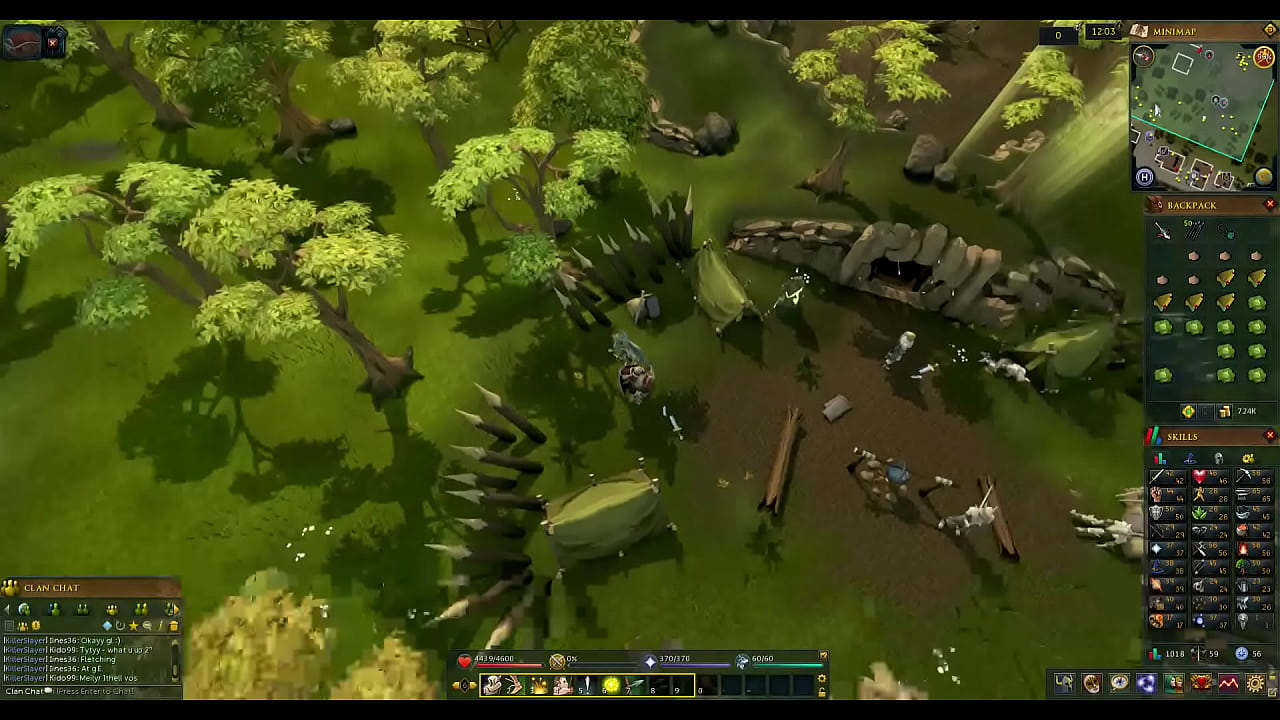Click the compass on the minimap

1143,57
